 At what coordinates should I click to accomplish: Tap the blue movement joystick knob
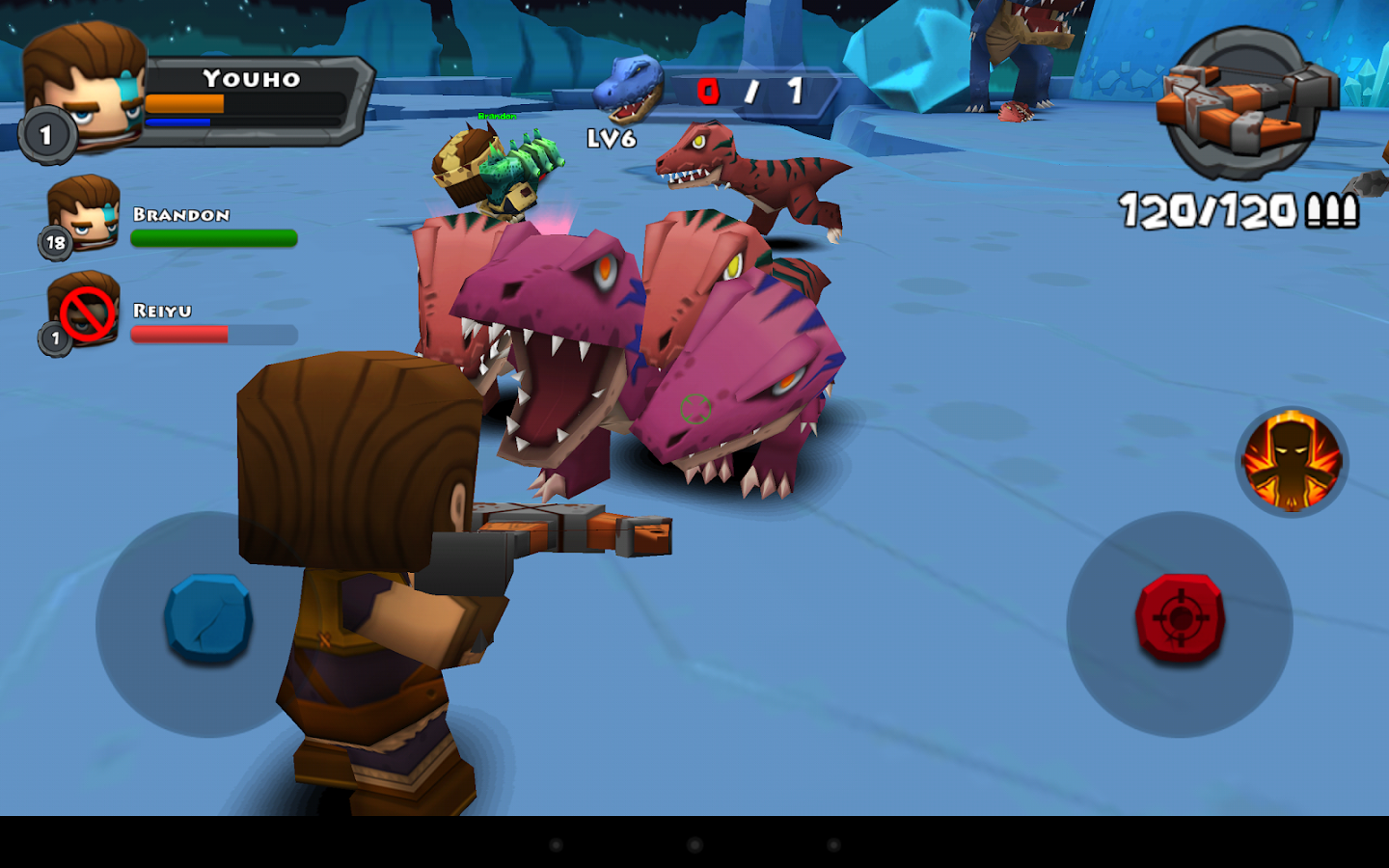[x=207, y=617]
